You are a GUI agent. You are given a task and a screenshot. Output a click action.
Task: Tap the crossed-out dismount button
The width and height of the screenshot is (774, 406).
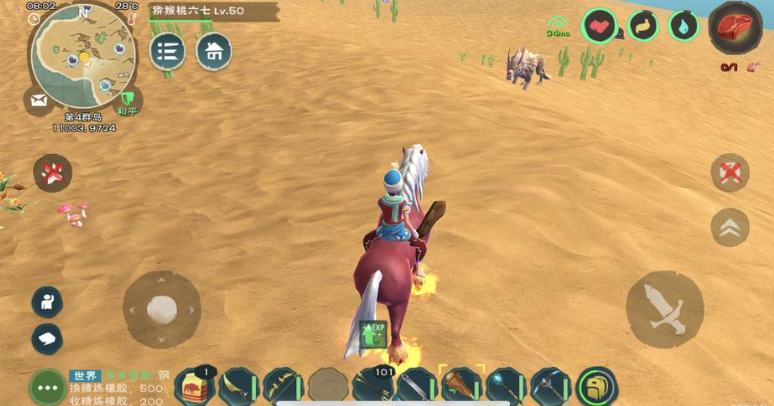click(x=730, y=173)
